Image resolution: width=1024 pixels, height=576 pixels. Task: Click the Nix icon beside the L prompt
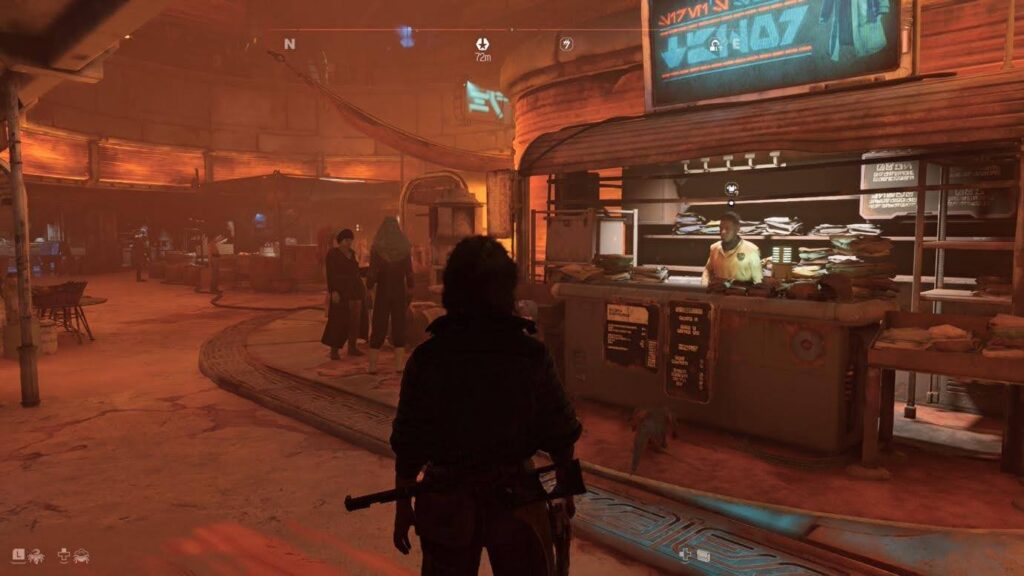pyautogui.click(x=36, y=554)
